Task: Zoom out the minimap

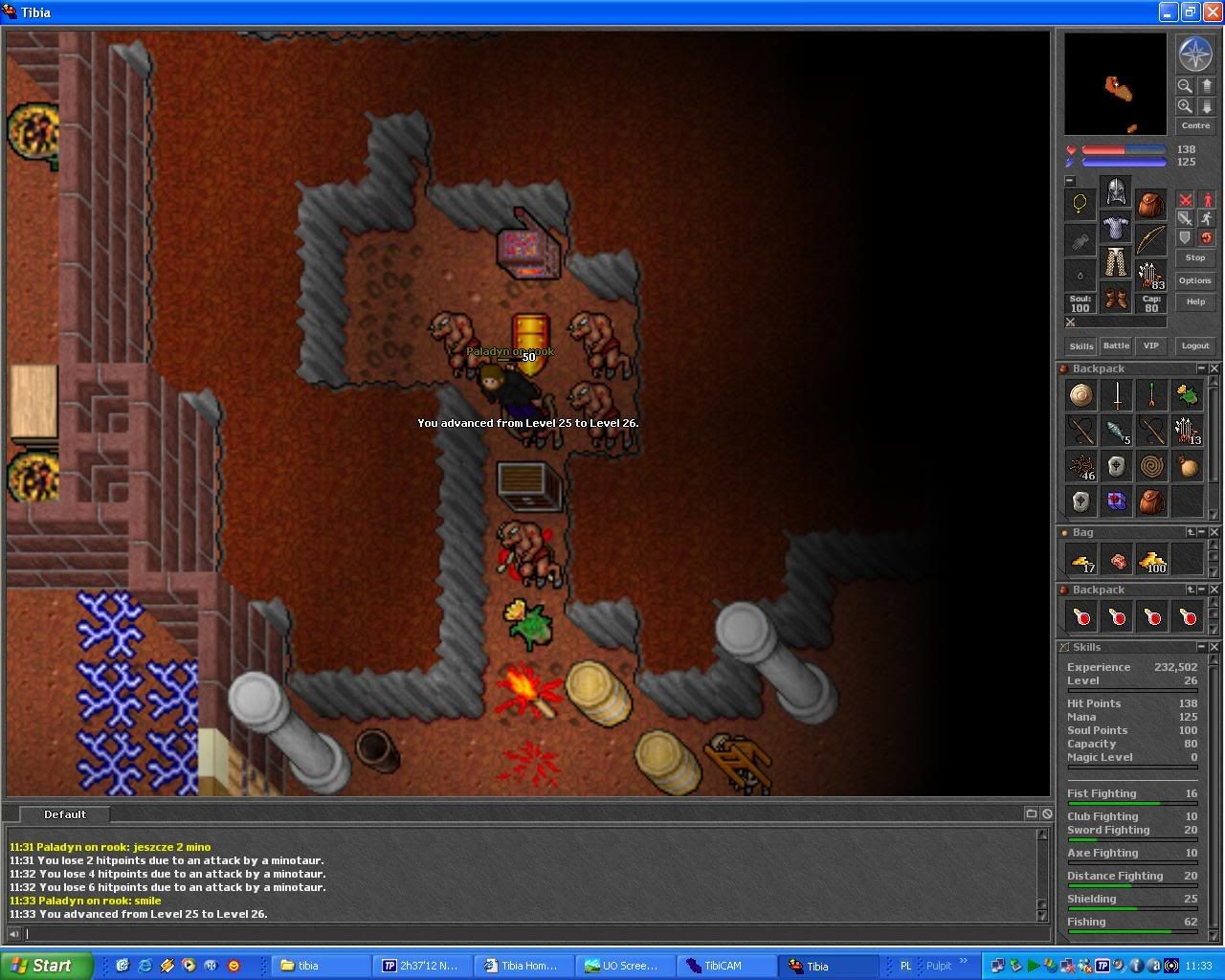Action: click(x=1185, y=86)
